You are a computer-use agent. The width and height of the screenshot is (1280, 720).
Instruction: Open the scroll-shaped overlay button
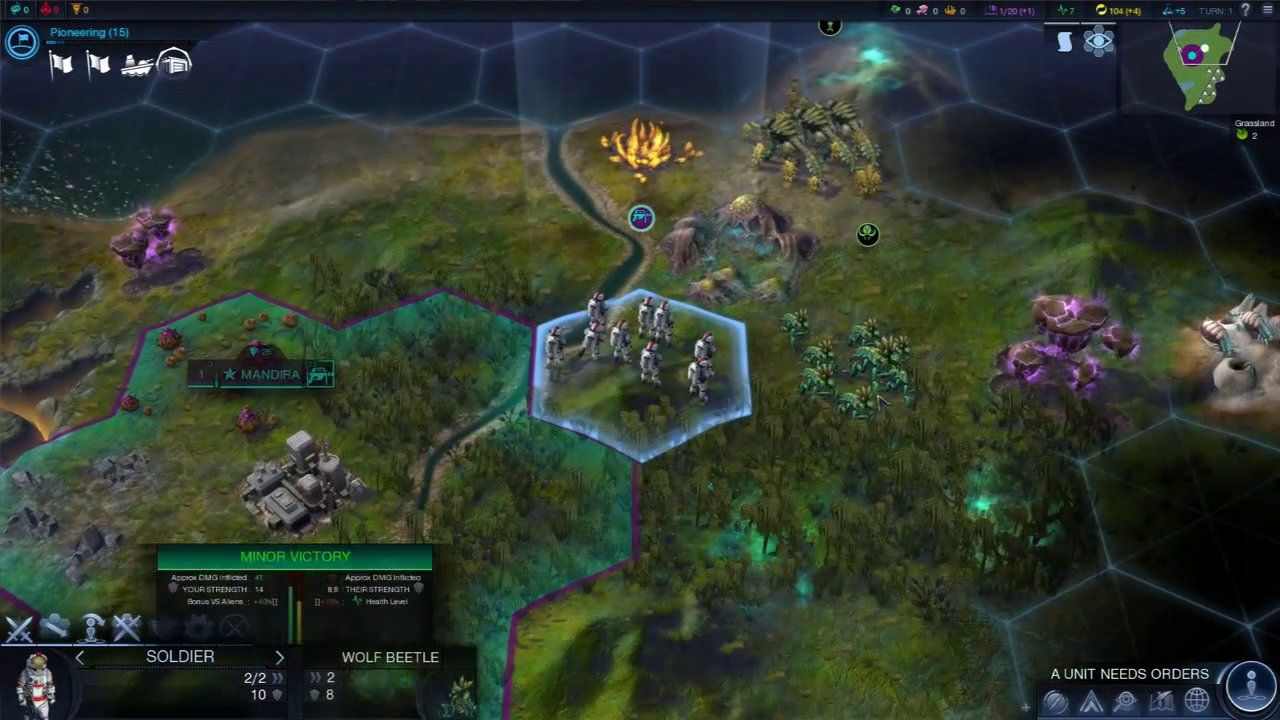coord(1065,41)
